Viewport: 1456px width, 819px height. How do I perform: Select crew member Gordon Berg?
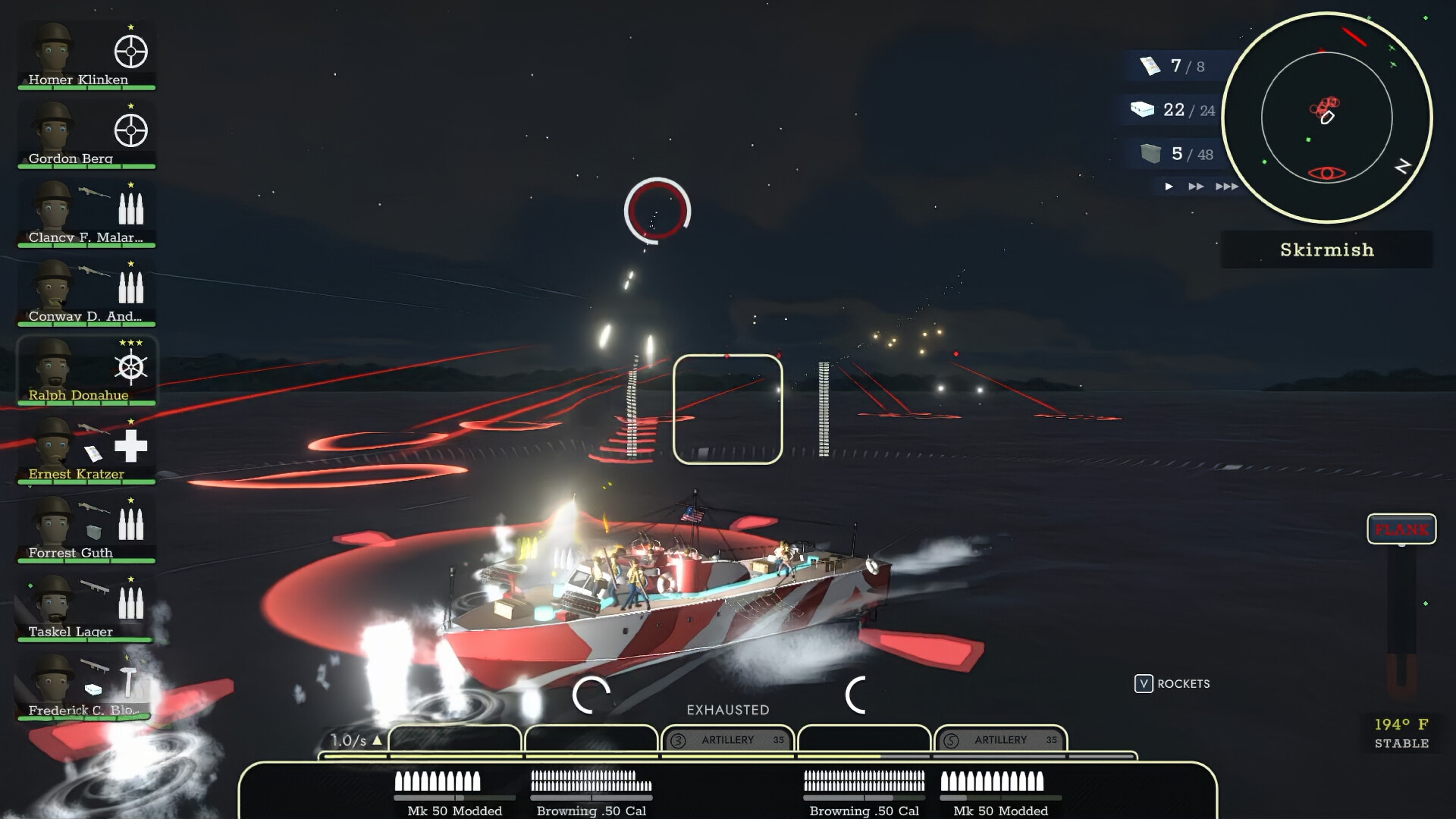coord(86,135)
